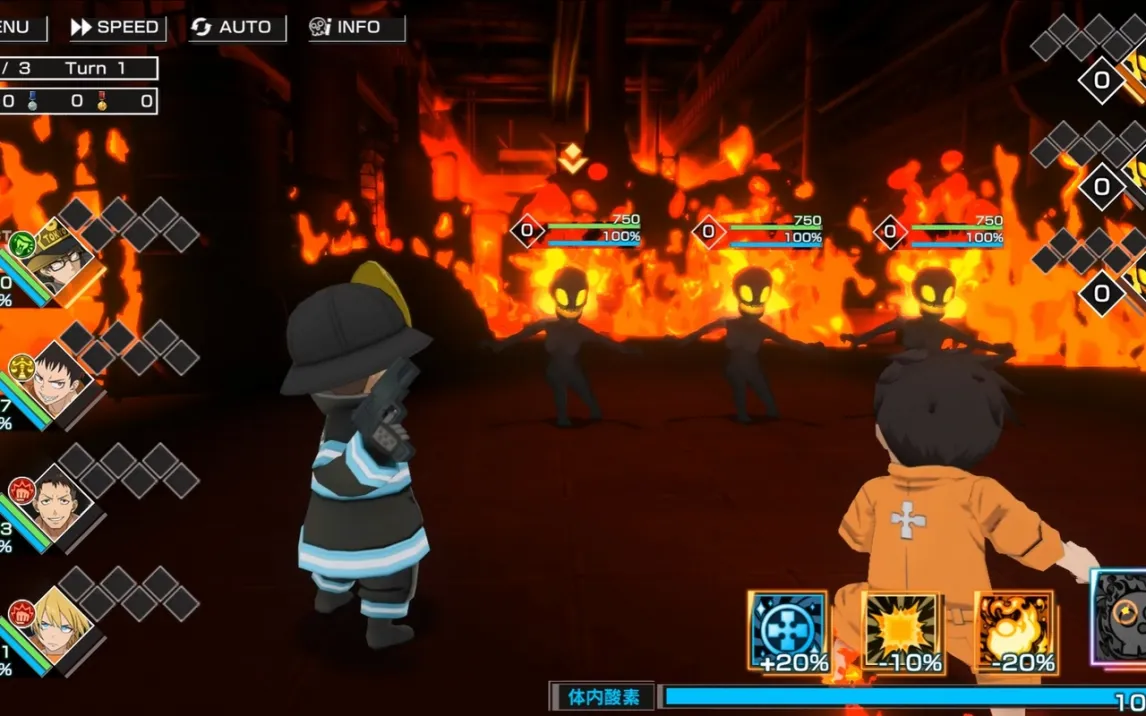Use the yellow explosion skill (-10%)

902,631
